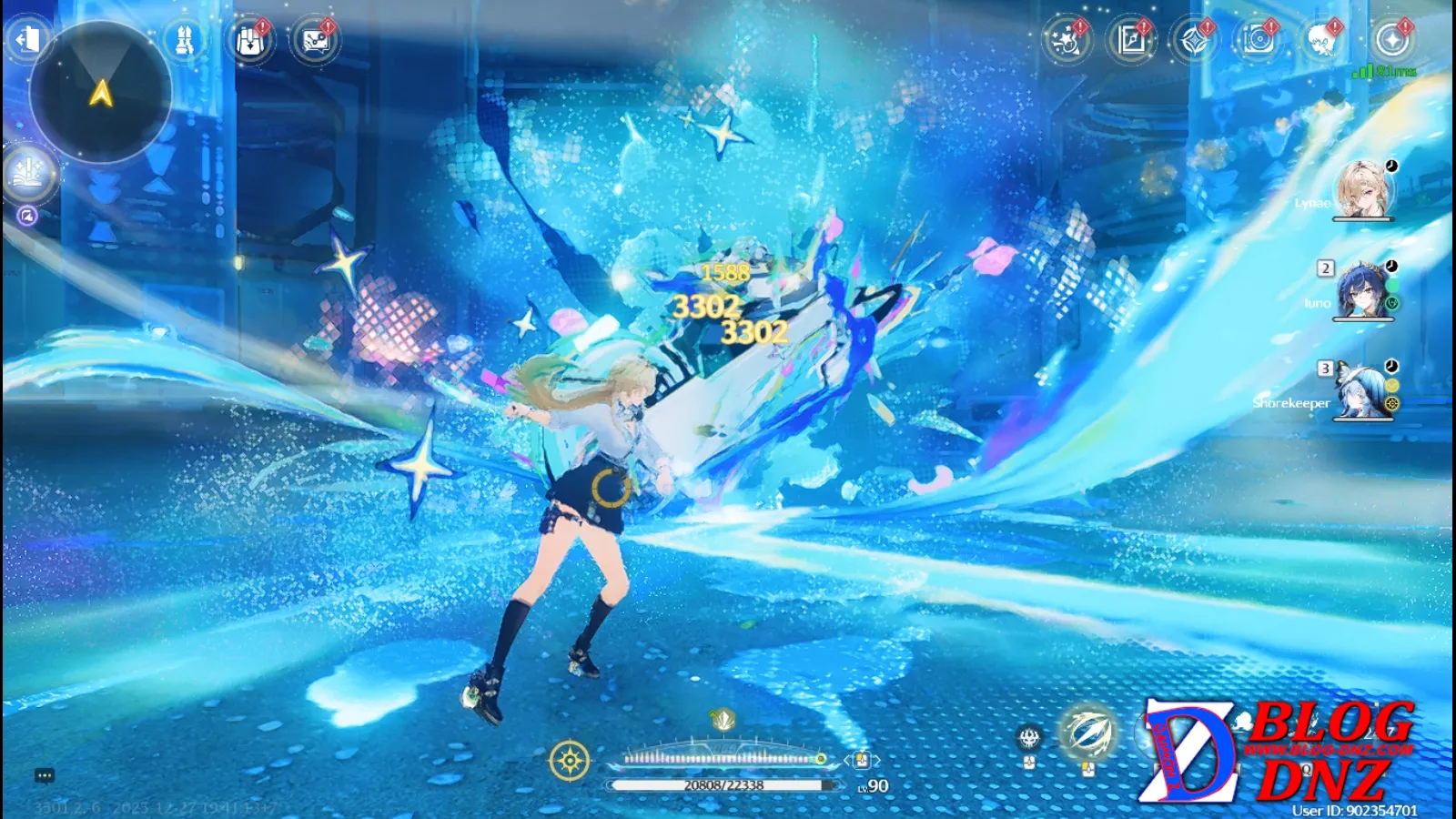Open the compass guidebook icon
This screenshot has height=819, width=1456.
(x=1131, y=40)
